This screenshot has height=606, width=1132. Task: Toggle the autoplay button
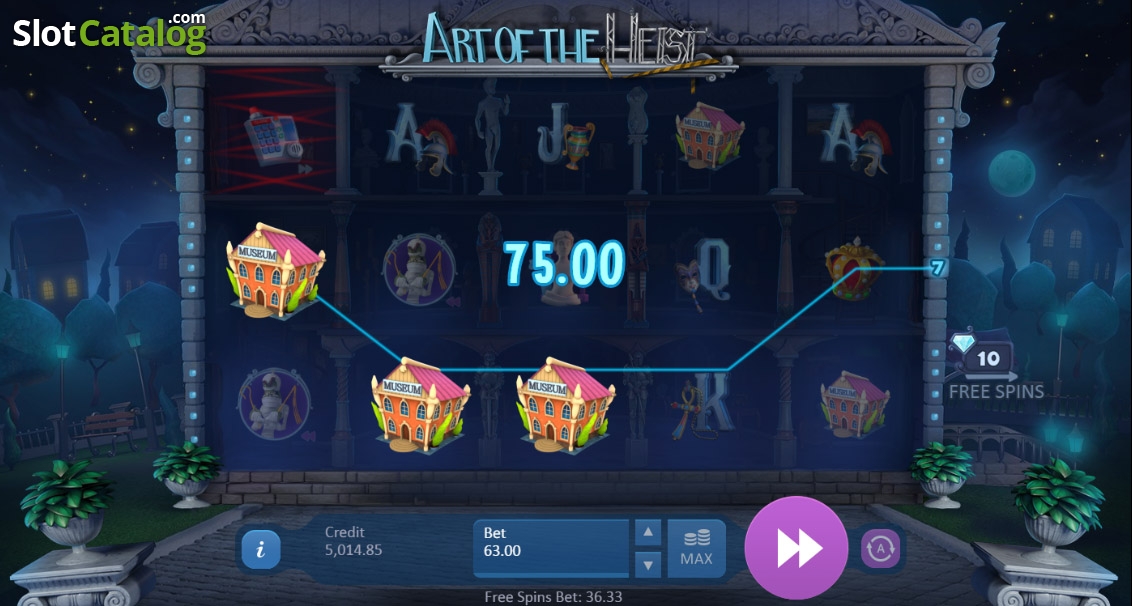pos(880,548)
